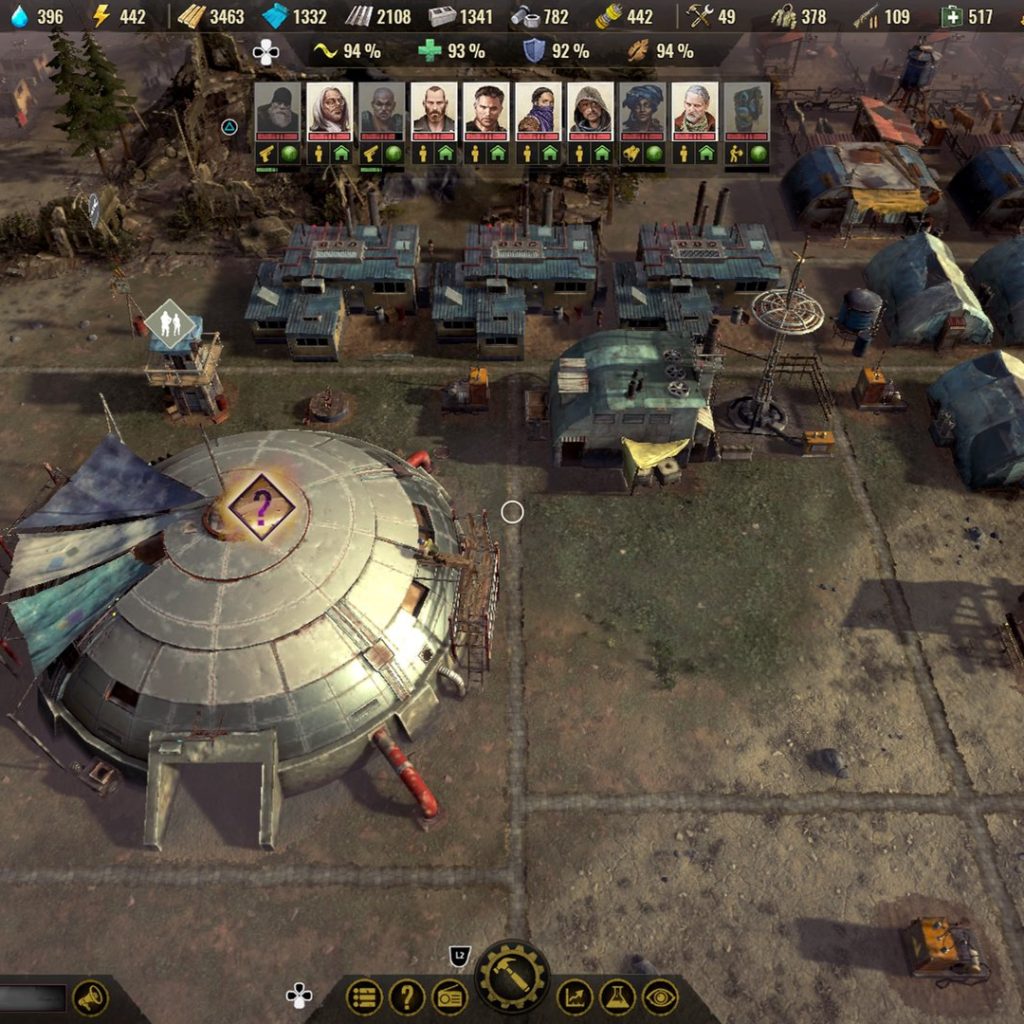Screen dimensions: 1024x1024
Task: Show the statistics chart panel
Action: coord(575,997)
